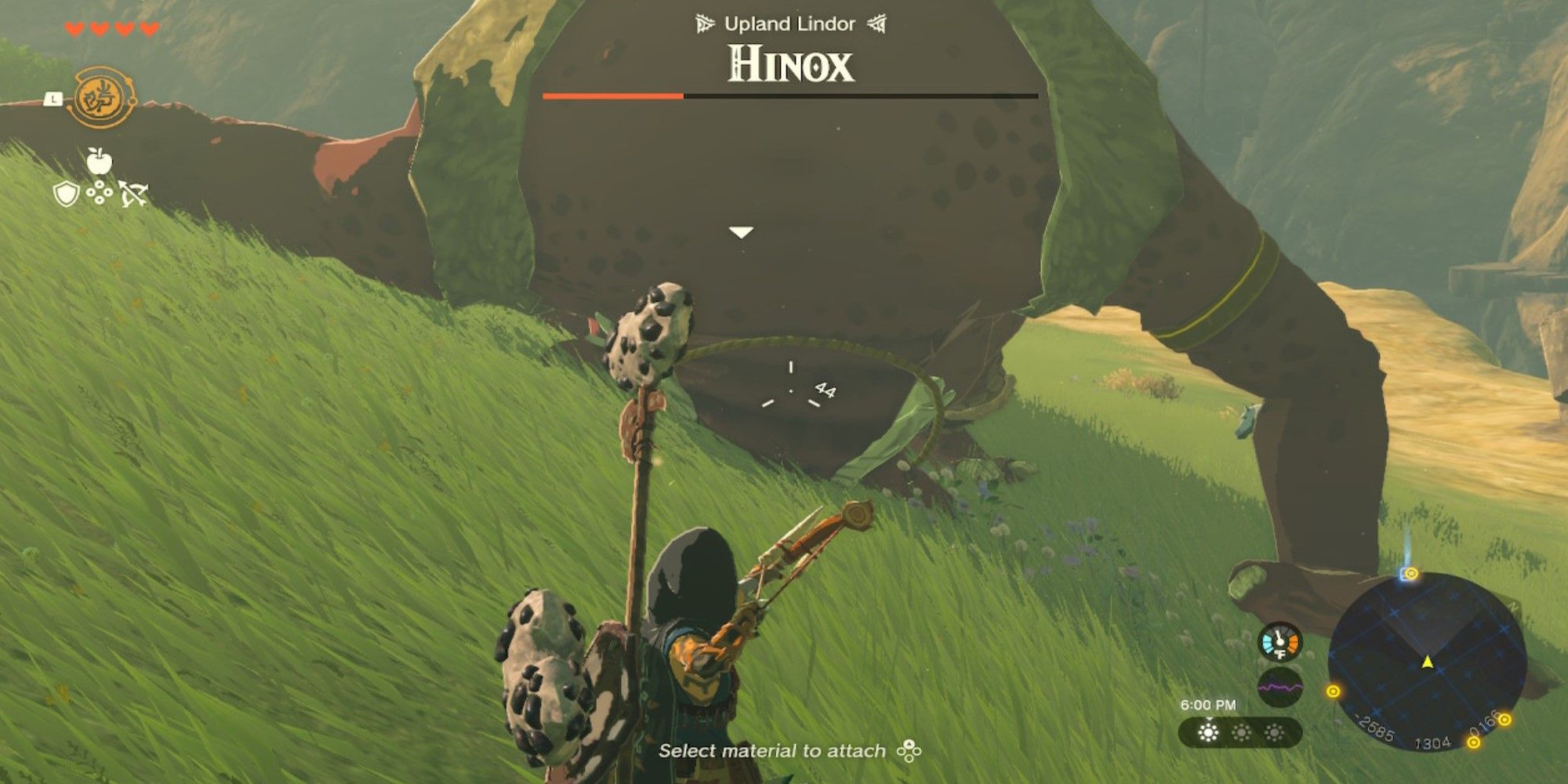This screenshot has height=784, width=1568.
Task: Select the shield icon near inventory shortcuts
Action: click(67, 193)
